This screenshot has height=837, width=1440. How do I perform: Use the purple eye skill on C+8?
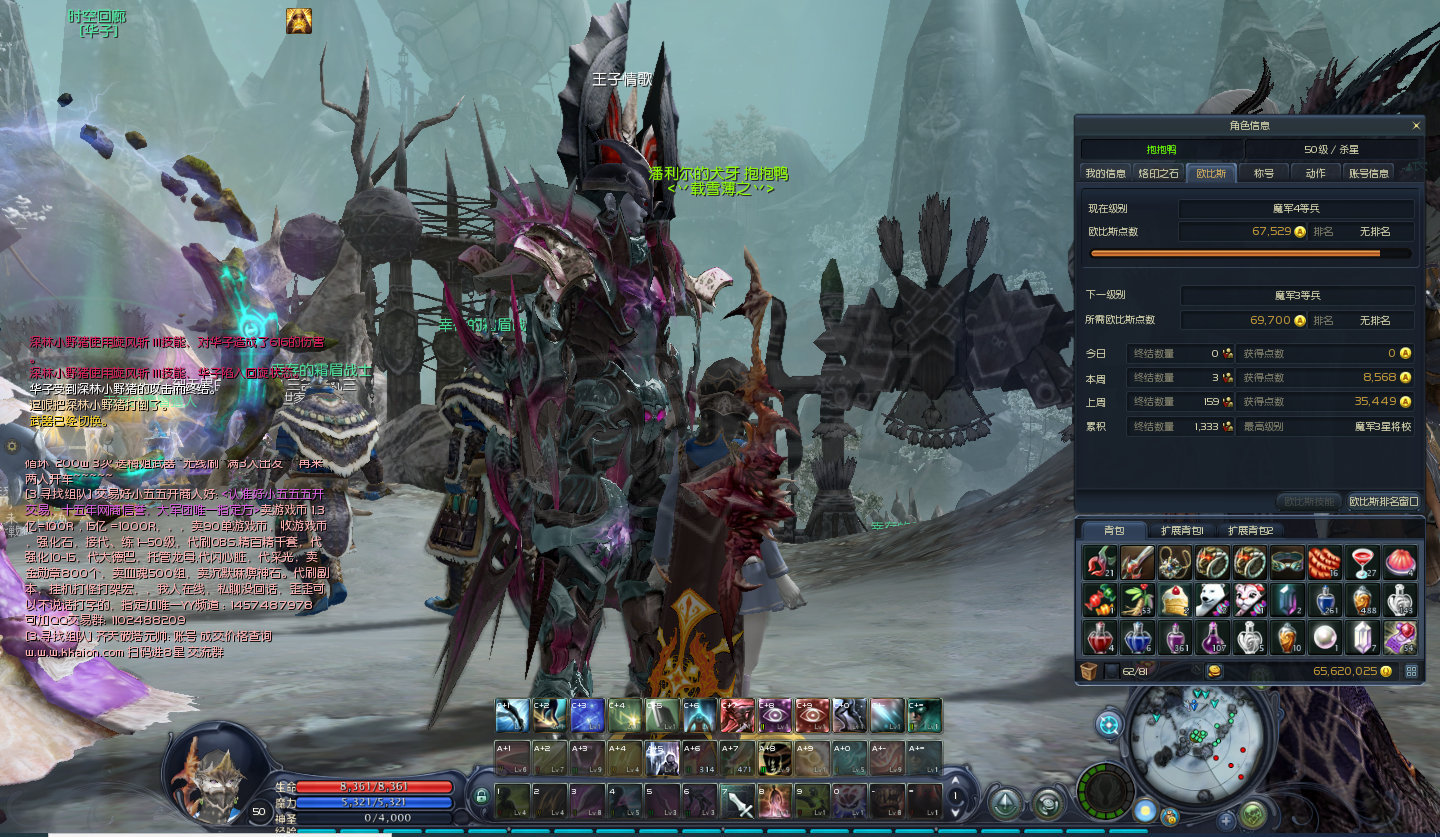pos(774,715)
